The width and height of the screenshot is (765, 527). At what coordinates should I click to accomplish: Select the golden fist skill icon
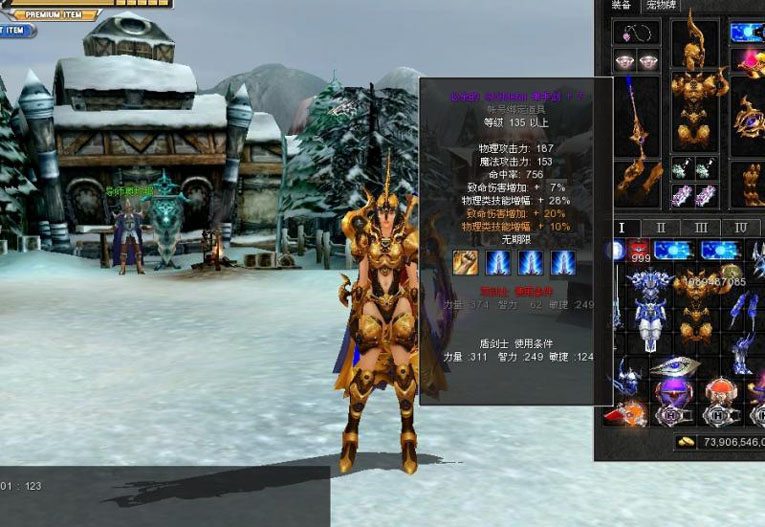pyautogui.click(x=465, y=262)
